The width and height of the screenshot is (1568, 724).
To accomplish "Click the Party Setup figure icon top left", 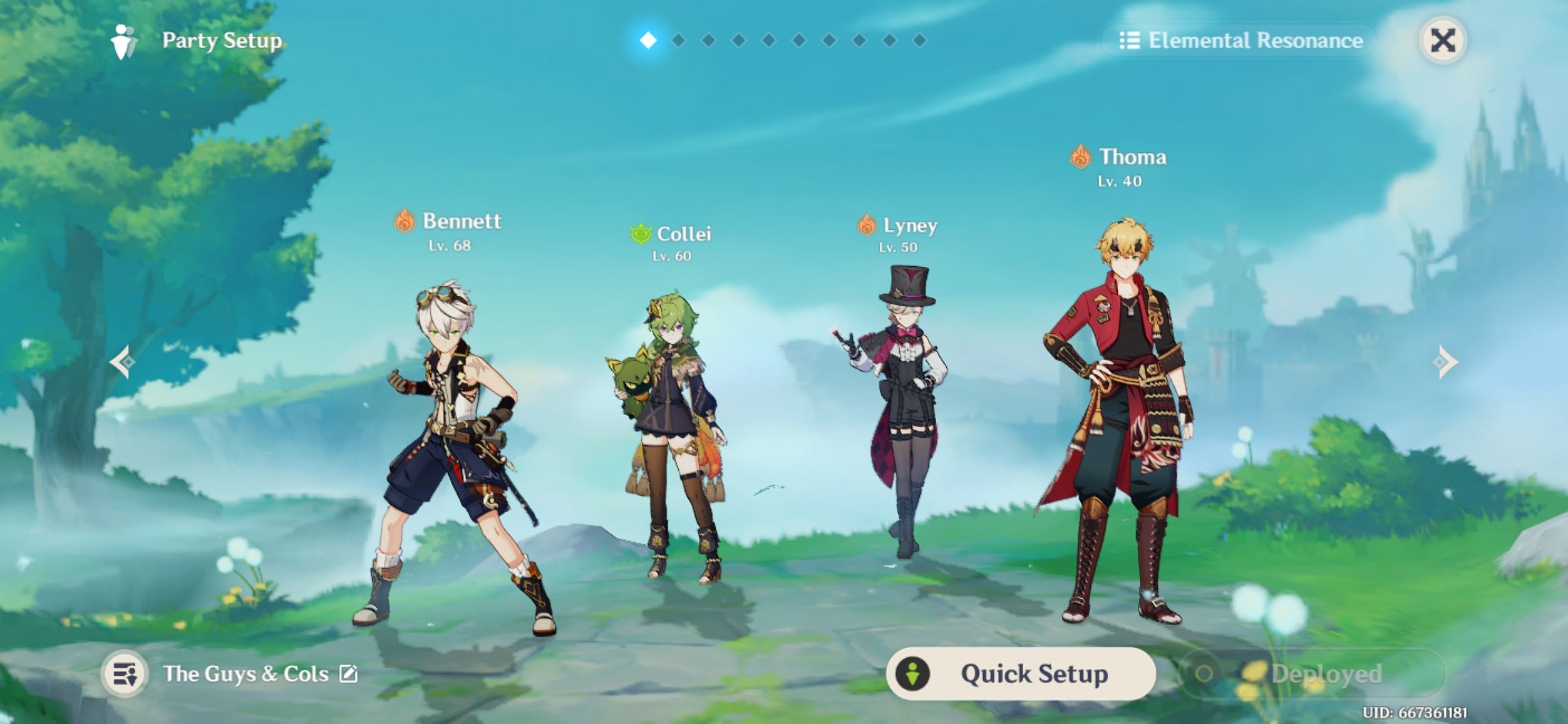I will pos(123,42).
